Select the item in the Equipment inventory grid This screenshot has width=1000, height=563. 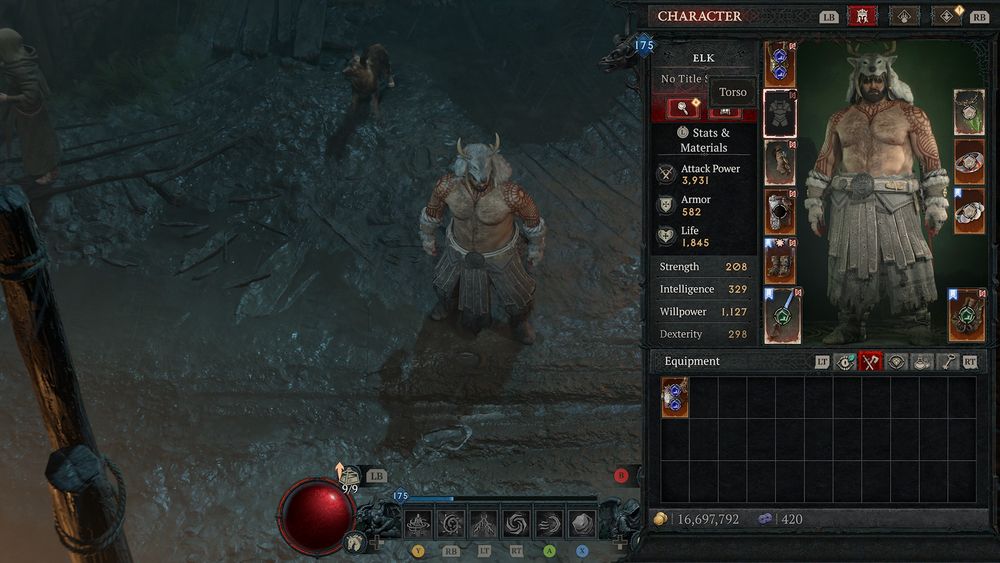click(x=675, y=398)
